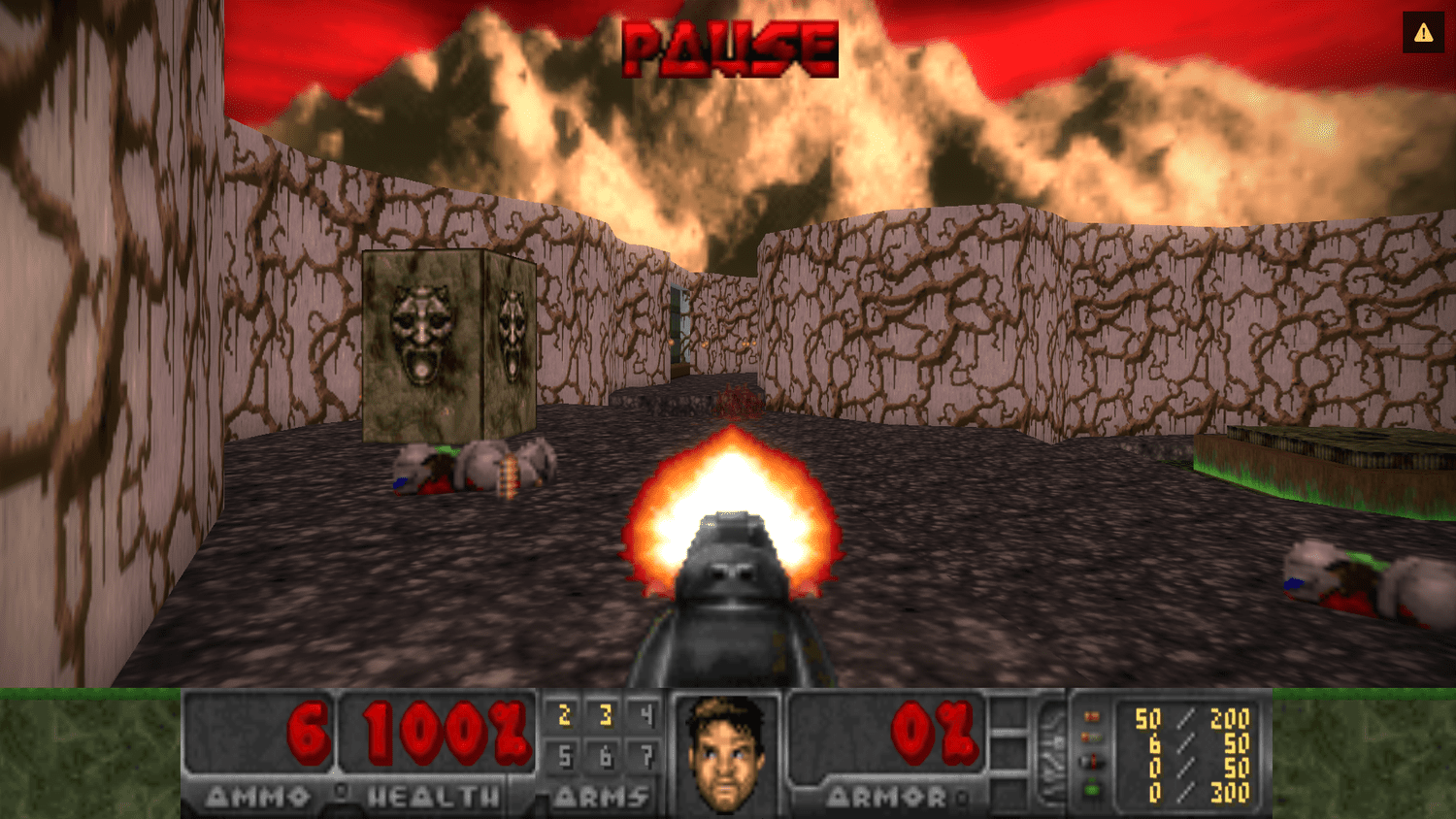
Task: Click the AMMO label on the status bar
Action: click(x=257, y=799)
